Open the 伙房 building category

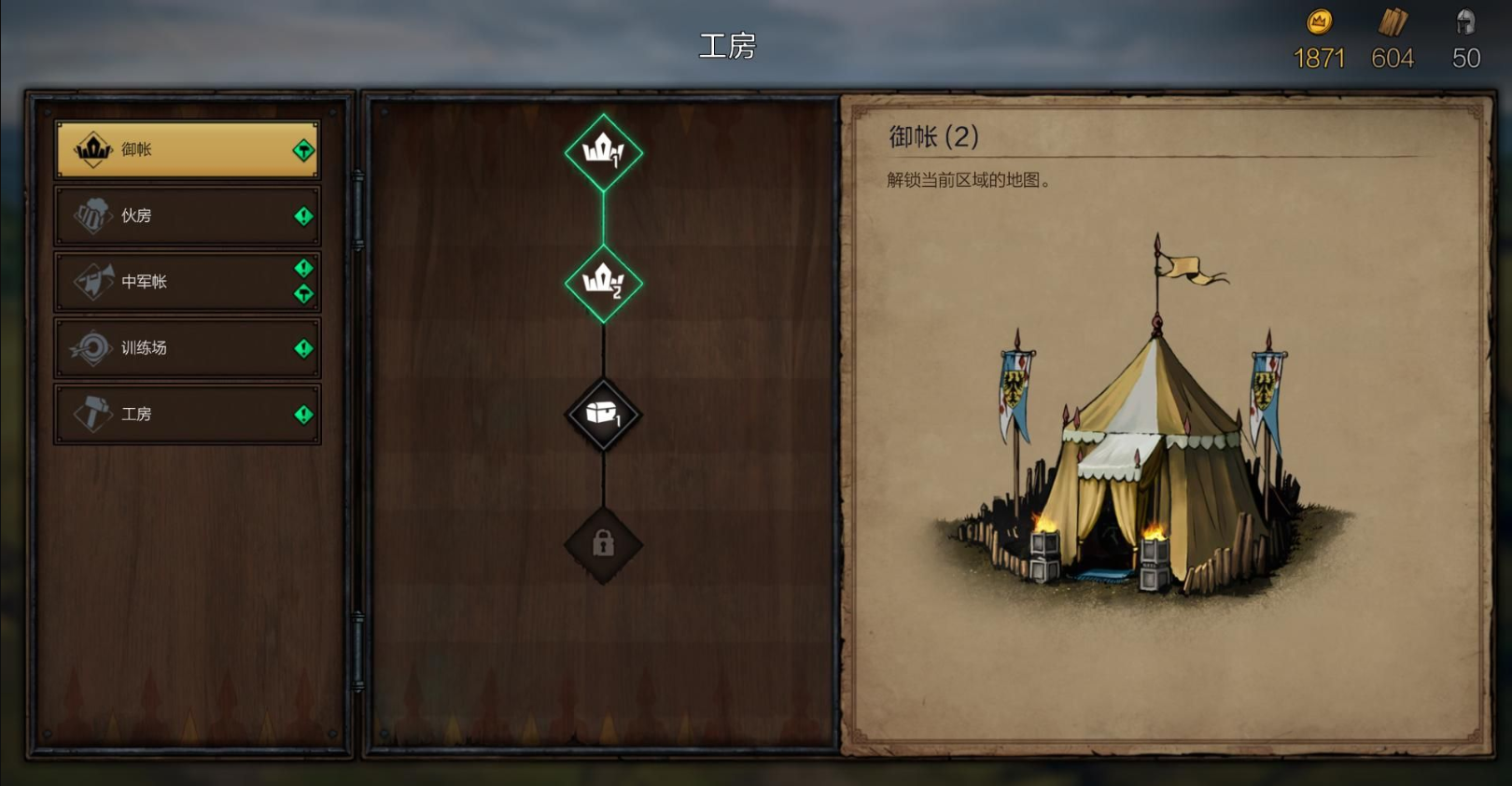pyautogui.click(x=187, y=216)
